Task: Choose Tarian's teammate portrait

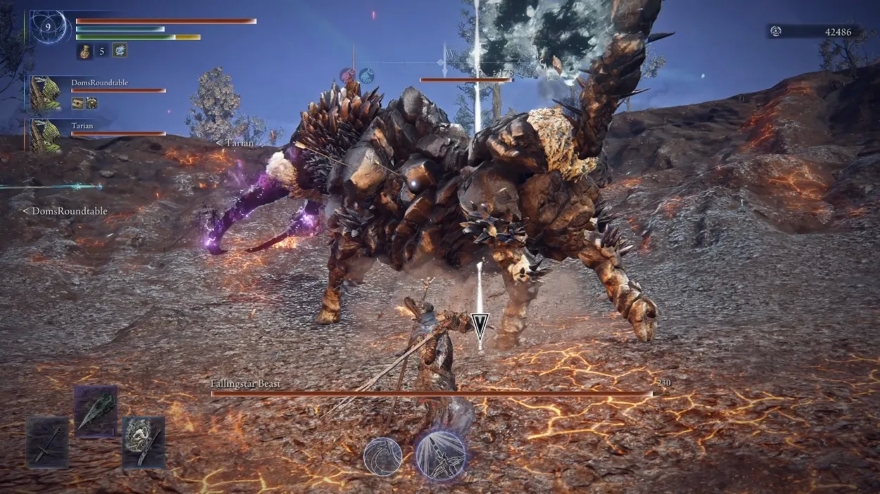Action: click(x=45, y=135)
